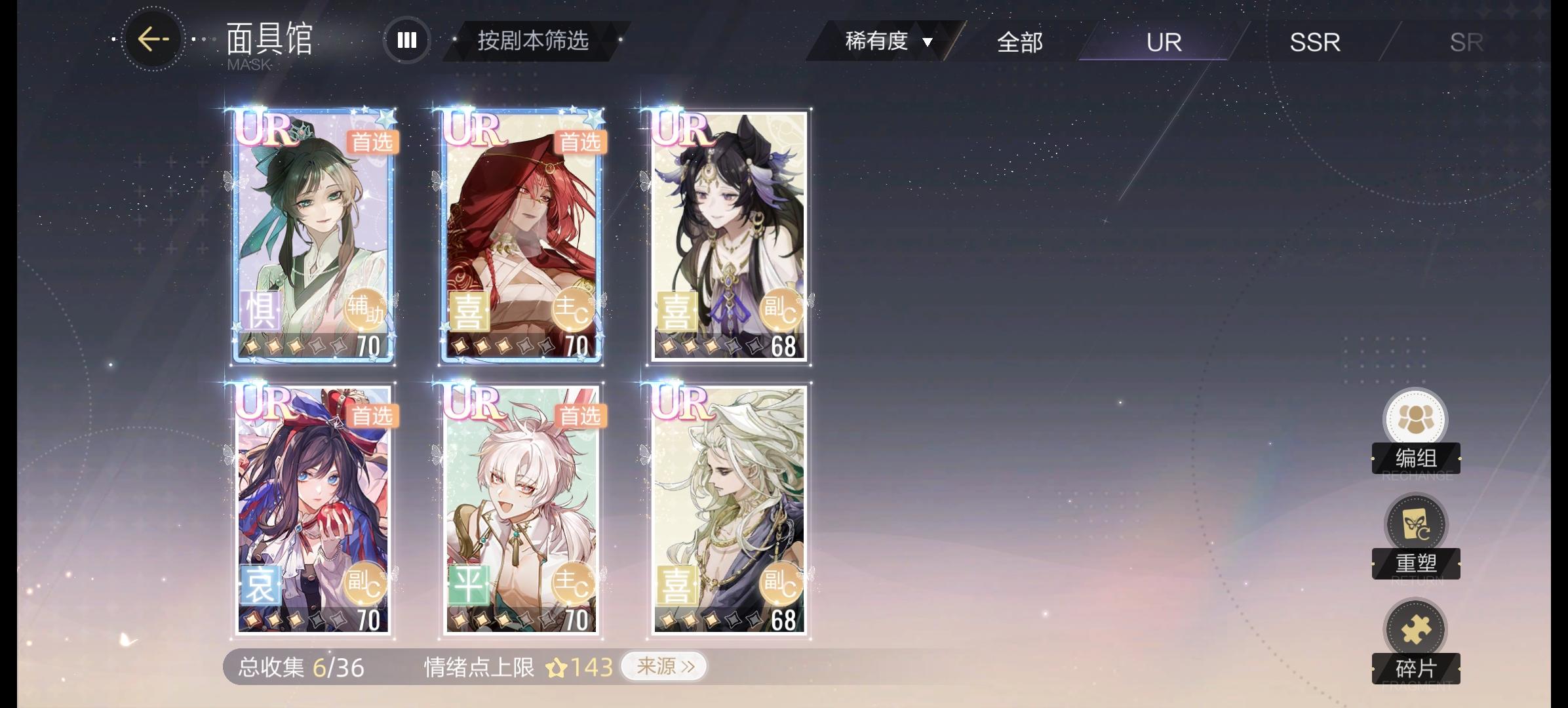Expand the 来源 emotion points source list
The image size is (1568, 708).
pyautogui.click(x=664, y=665)
